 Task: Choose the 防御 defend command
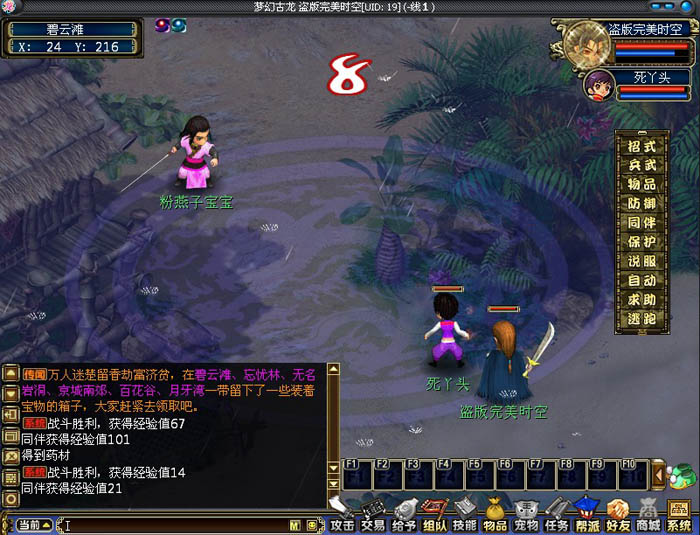642,203
